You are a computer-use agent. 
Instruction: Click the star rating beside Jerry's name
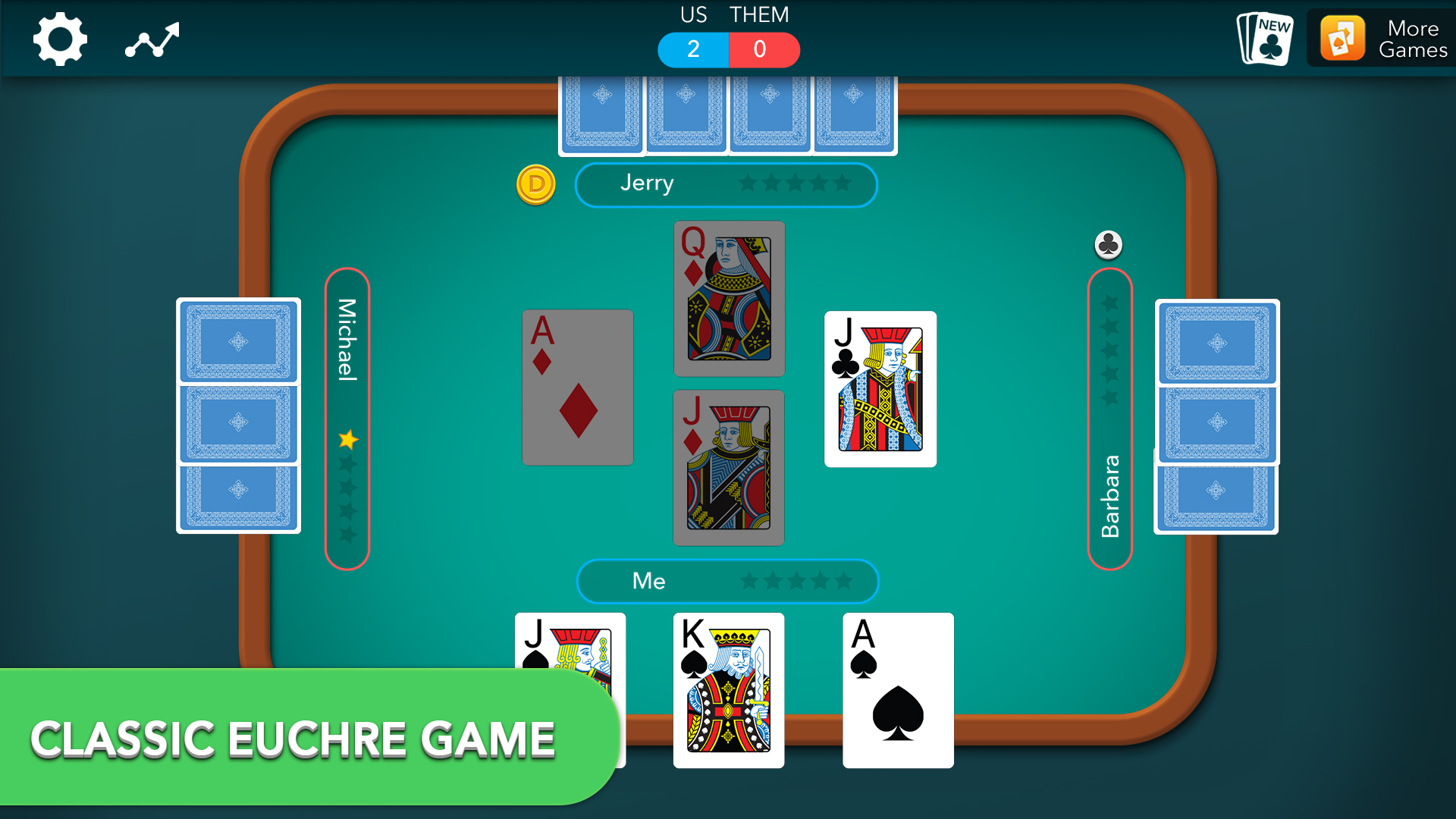795,184
